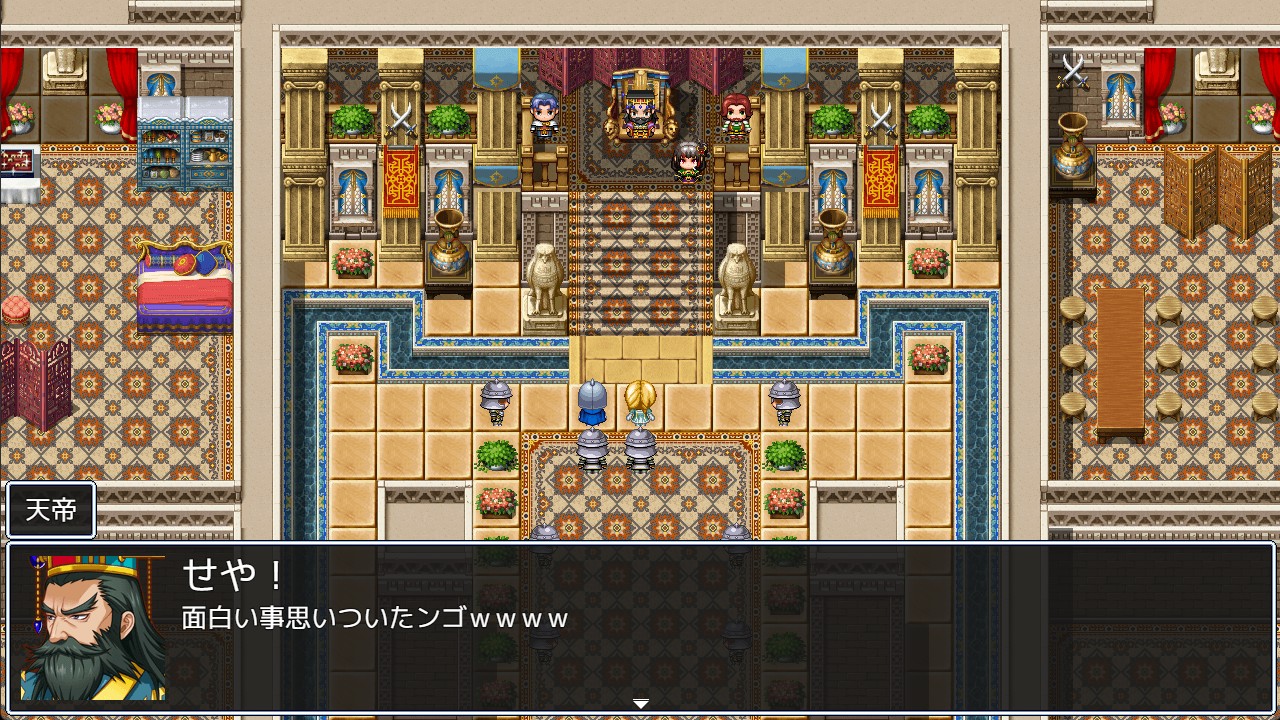Select the kneeling knight on the right floor
The width and height of the screenshot is (1280, 720).
click(783, 400)
